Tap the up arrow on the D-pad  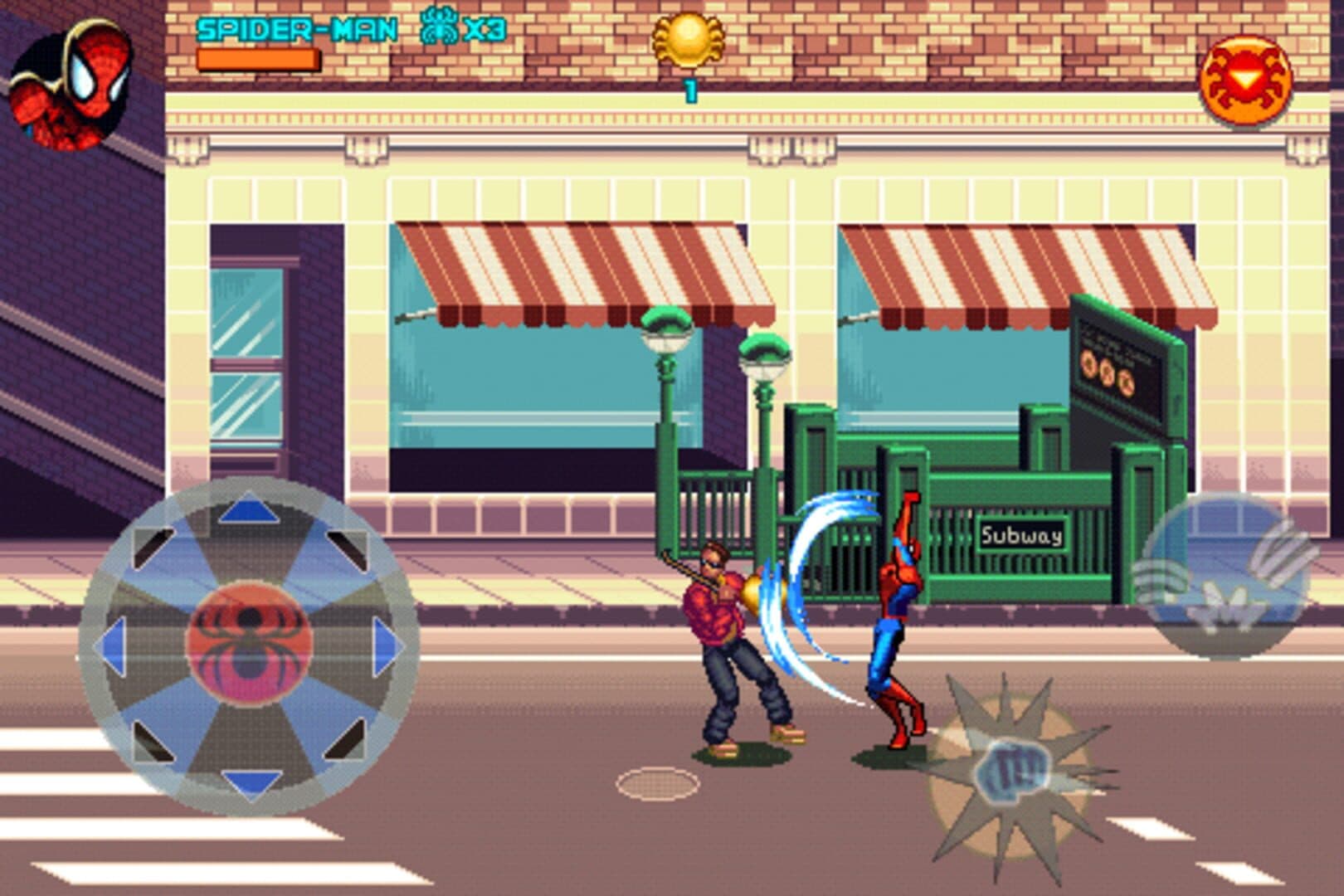(x=248, y=507)
